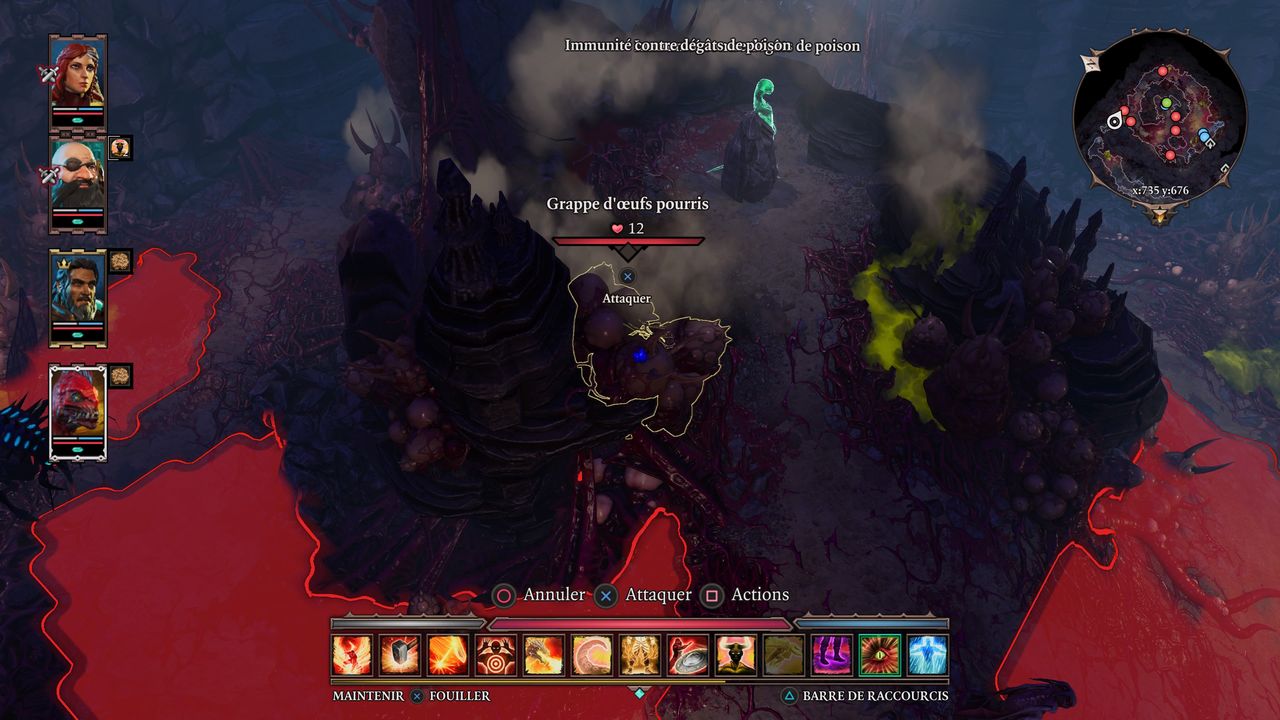Activate the target-on-chest taunt skill

pos(496,655)
